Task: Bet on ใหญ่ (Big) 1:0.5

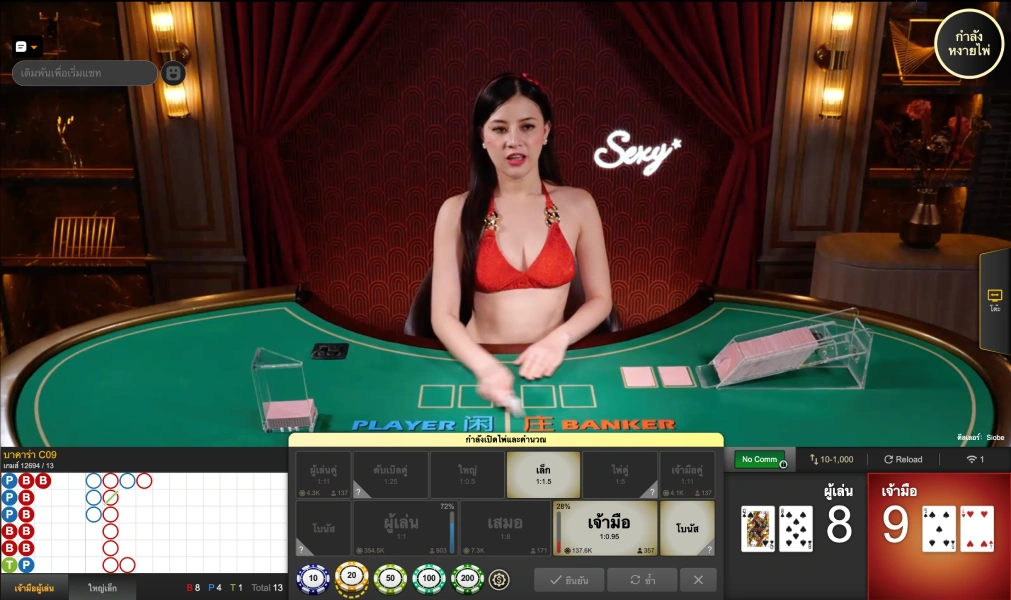Action: click(467, 474)
